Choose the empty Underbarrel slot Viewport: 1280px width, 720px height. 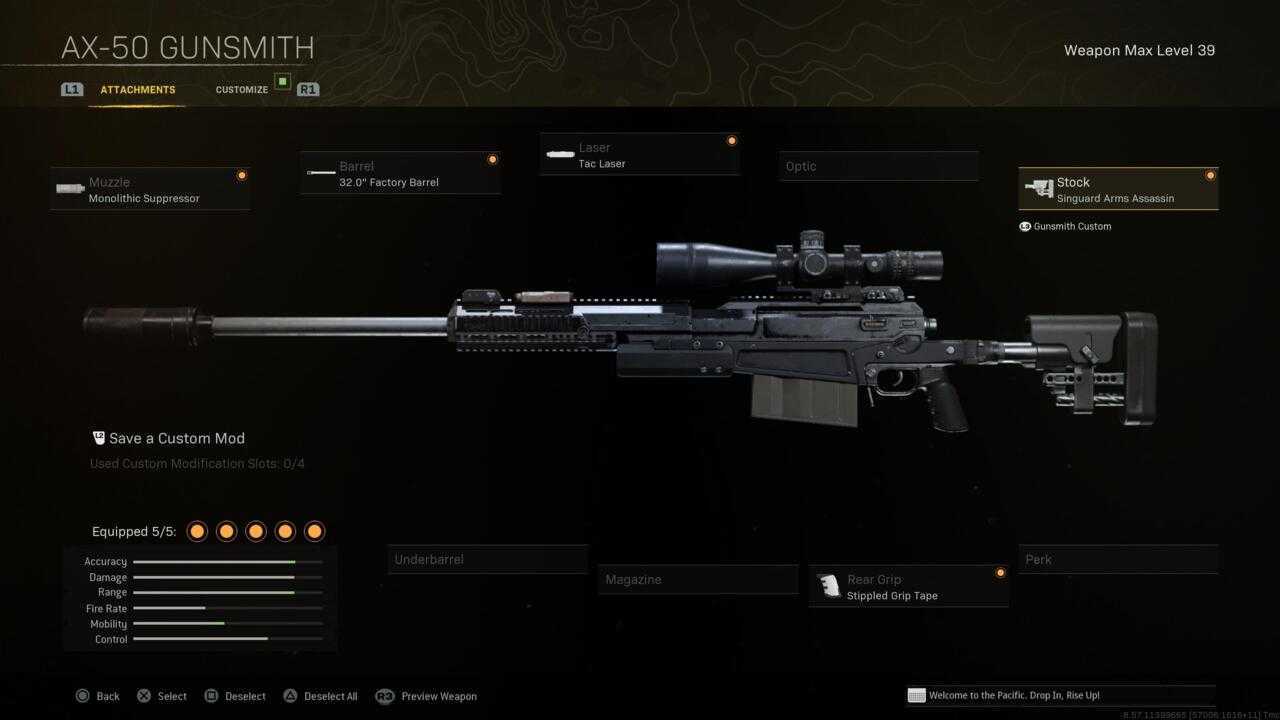pos(487,560)
